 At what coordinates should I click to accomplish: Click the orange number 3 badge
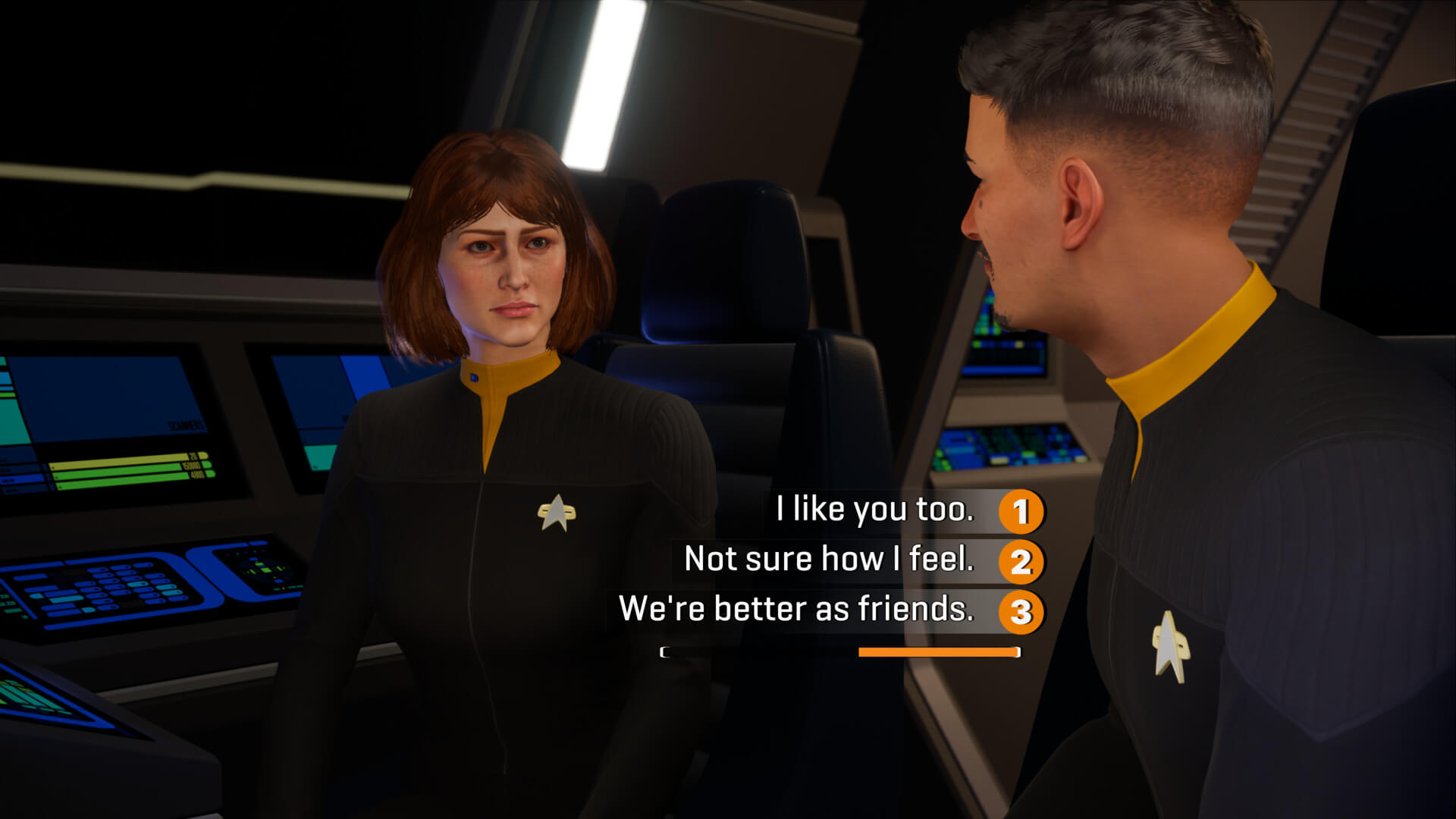point(1022,611)
